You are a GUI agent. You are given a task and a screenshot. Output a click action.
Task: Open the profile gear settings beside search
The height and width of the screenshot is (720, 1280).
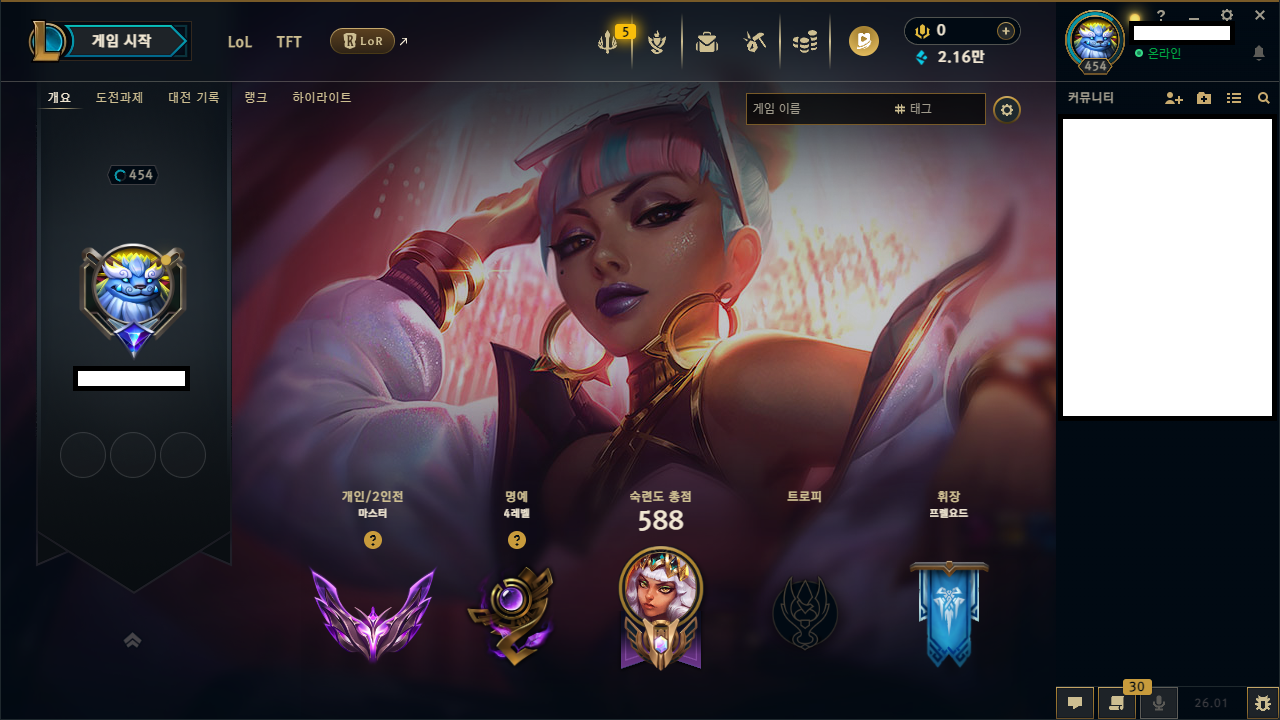pos(1007,109)
